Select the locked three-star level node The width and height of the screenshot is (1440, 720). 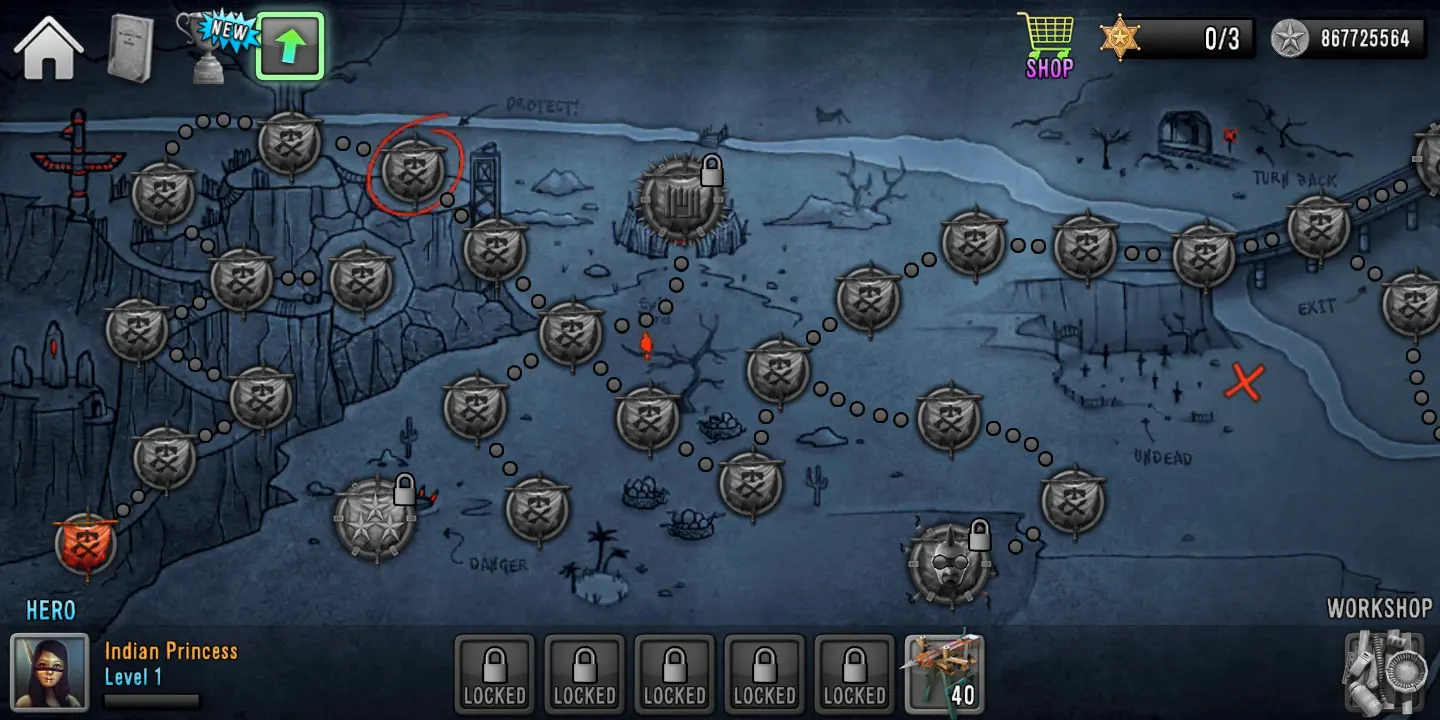point(375,519)
